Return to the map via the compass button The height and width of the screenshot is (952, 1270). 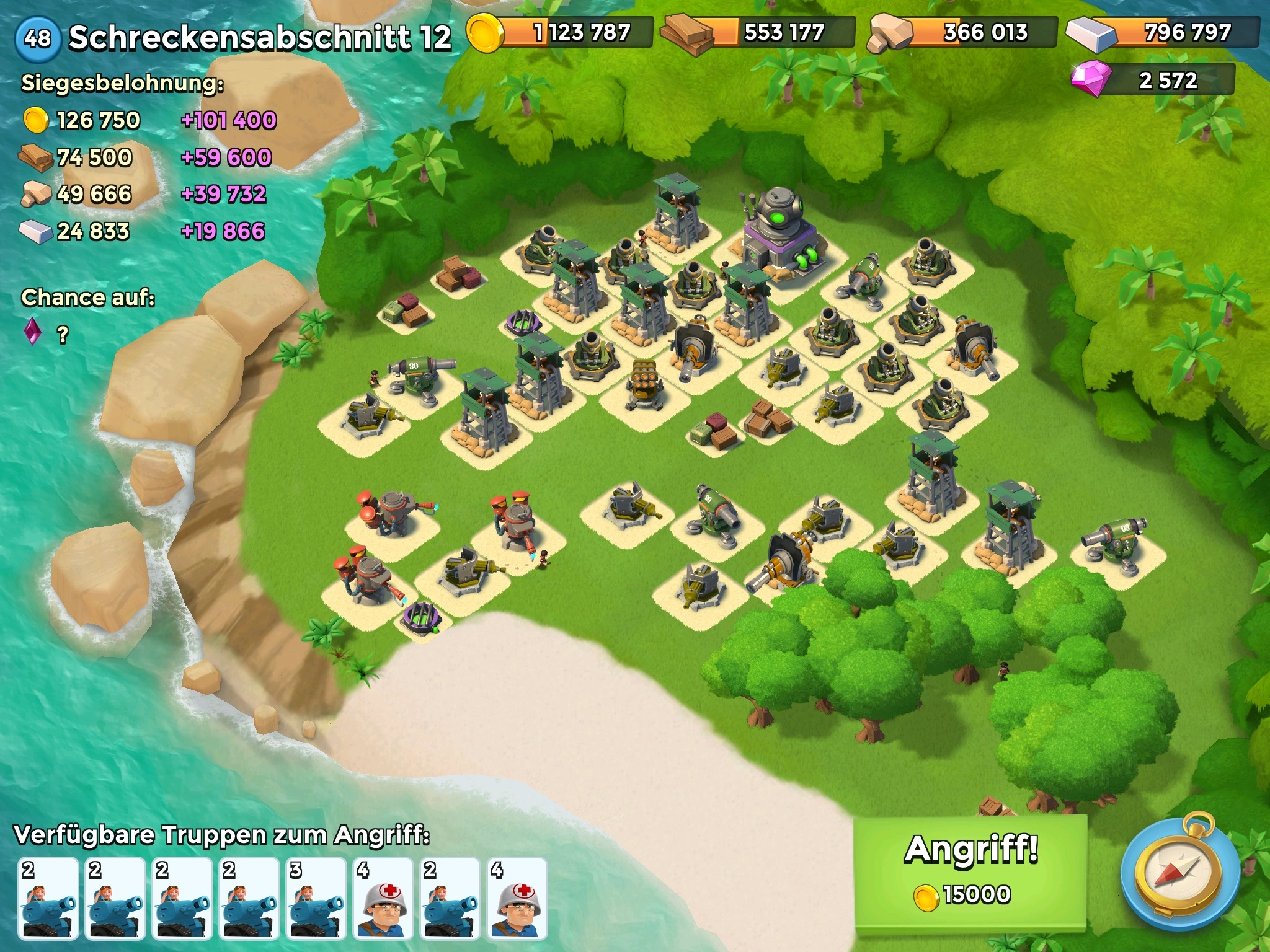1179,875
